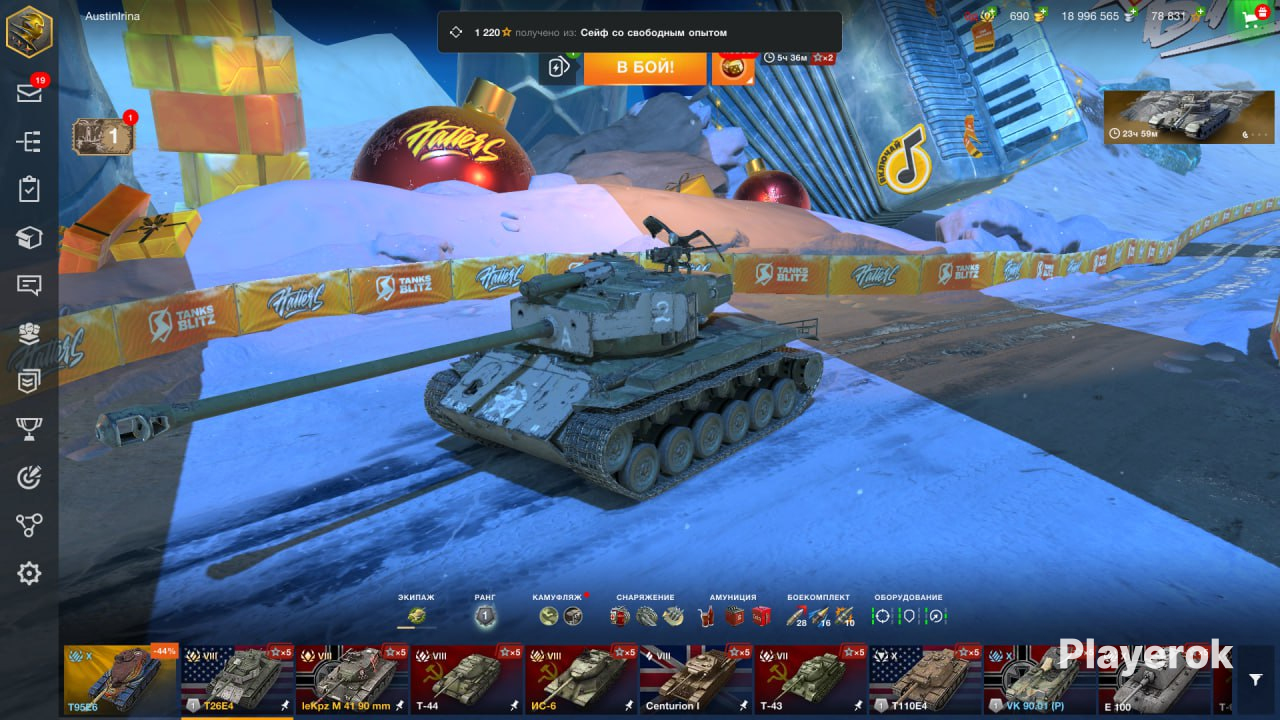Open the player profile avatar

pos(29,30)
